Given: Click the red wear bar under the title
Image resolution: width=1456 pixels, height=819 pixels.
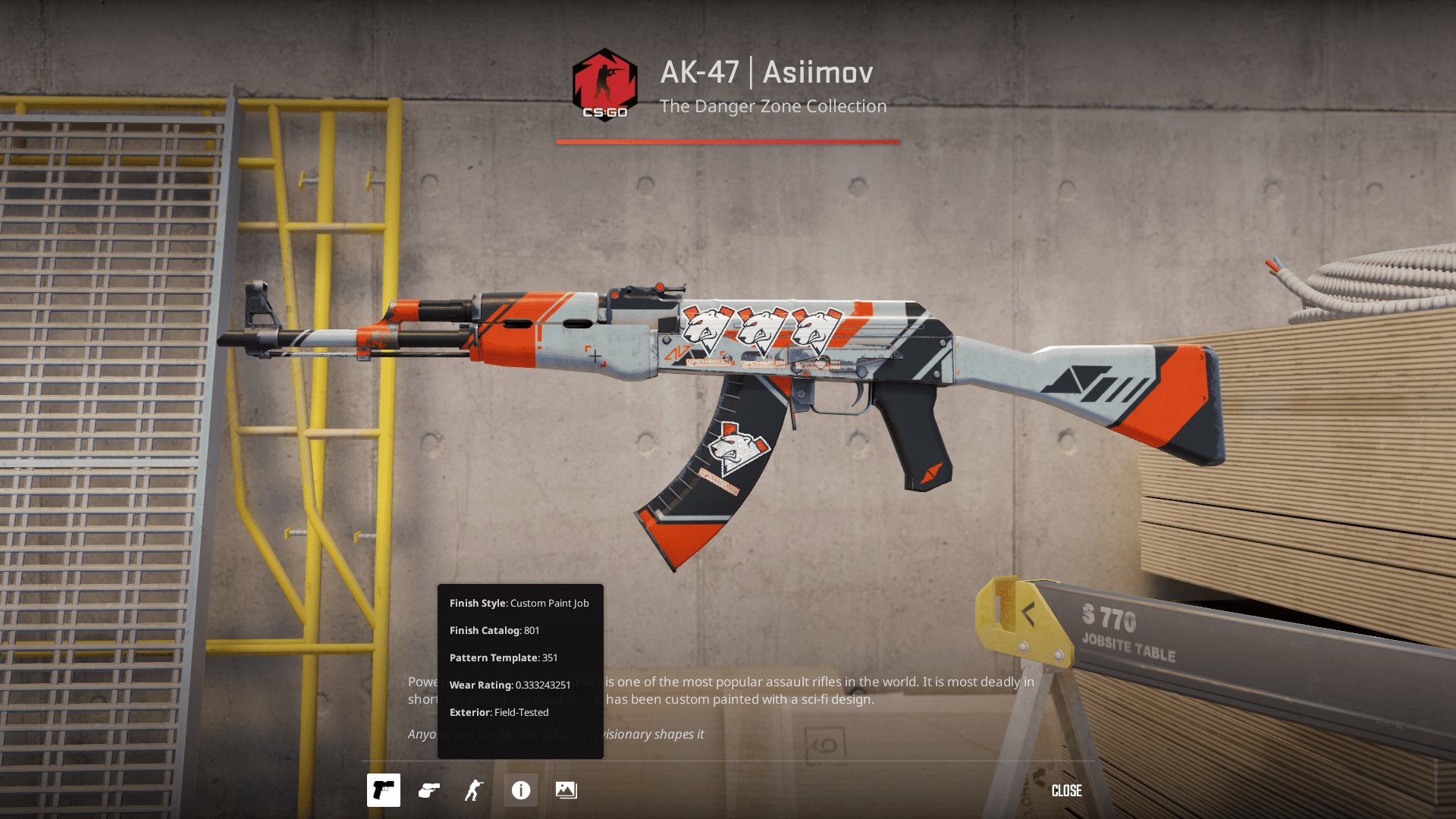Looking at the screenshot, I should pos(727,141).
